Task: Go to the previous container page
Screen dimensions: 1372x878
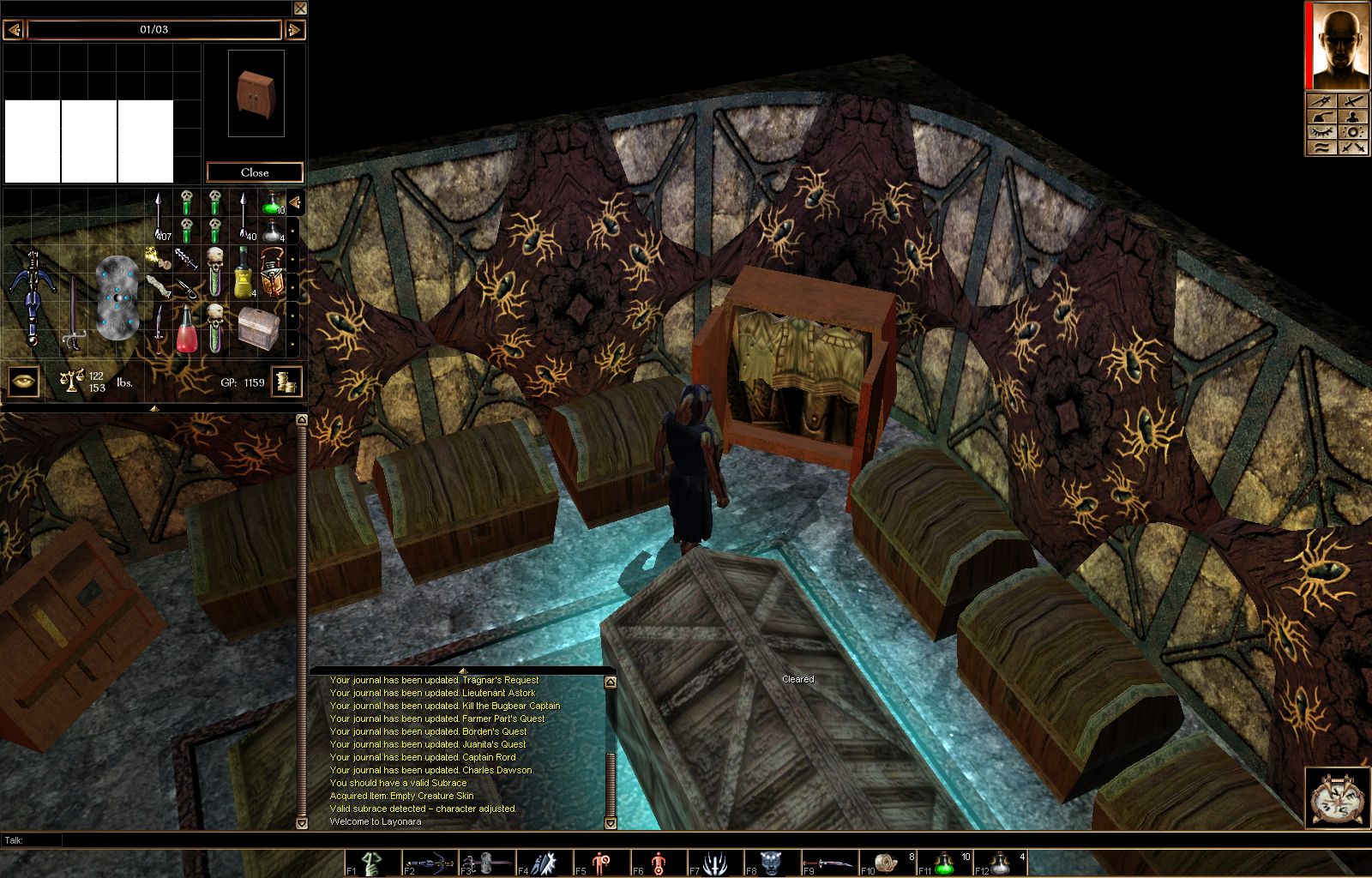Action: [x=13, y=30]
